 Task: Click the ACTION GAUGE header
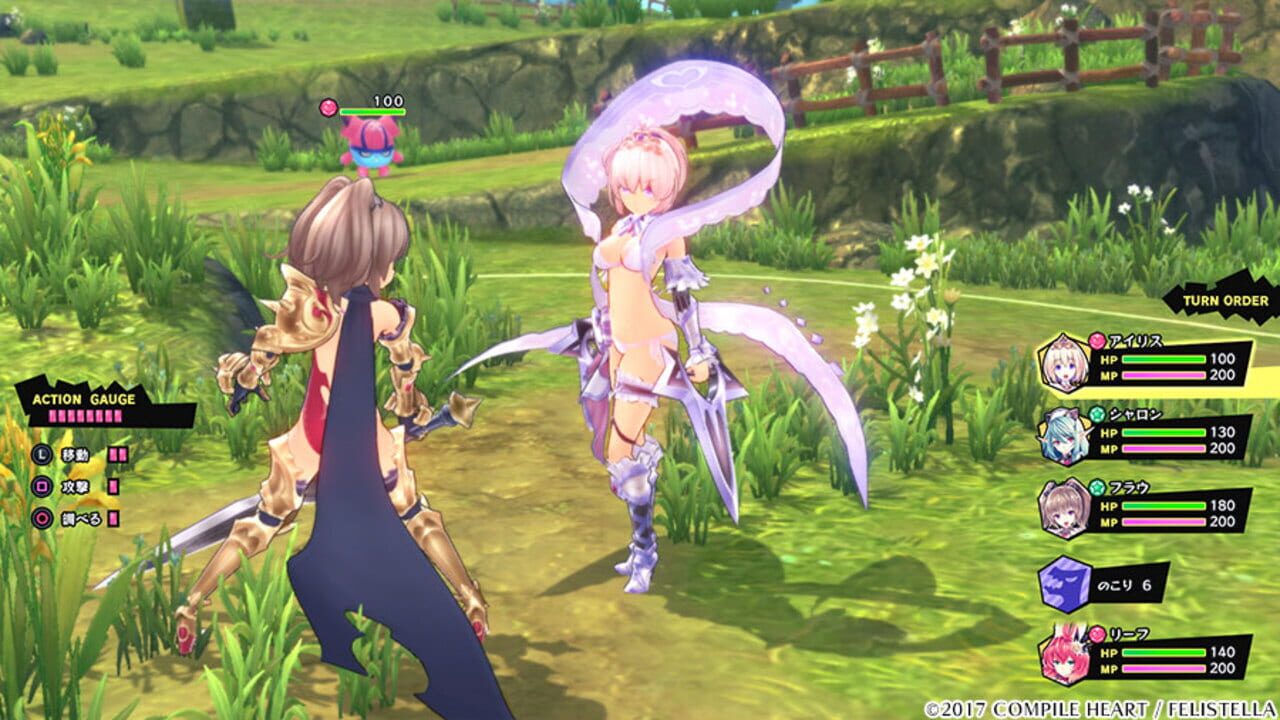(x=83, y=400)
